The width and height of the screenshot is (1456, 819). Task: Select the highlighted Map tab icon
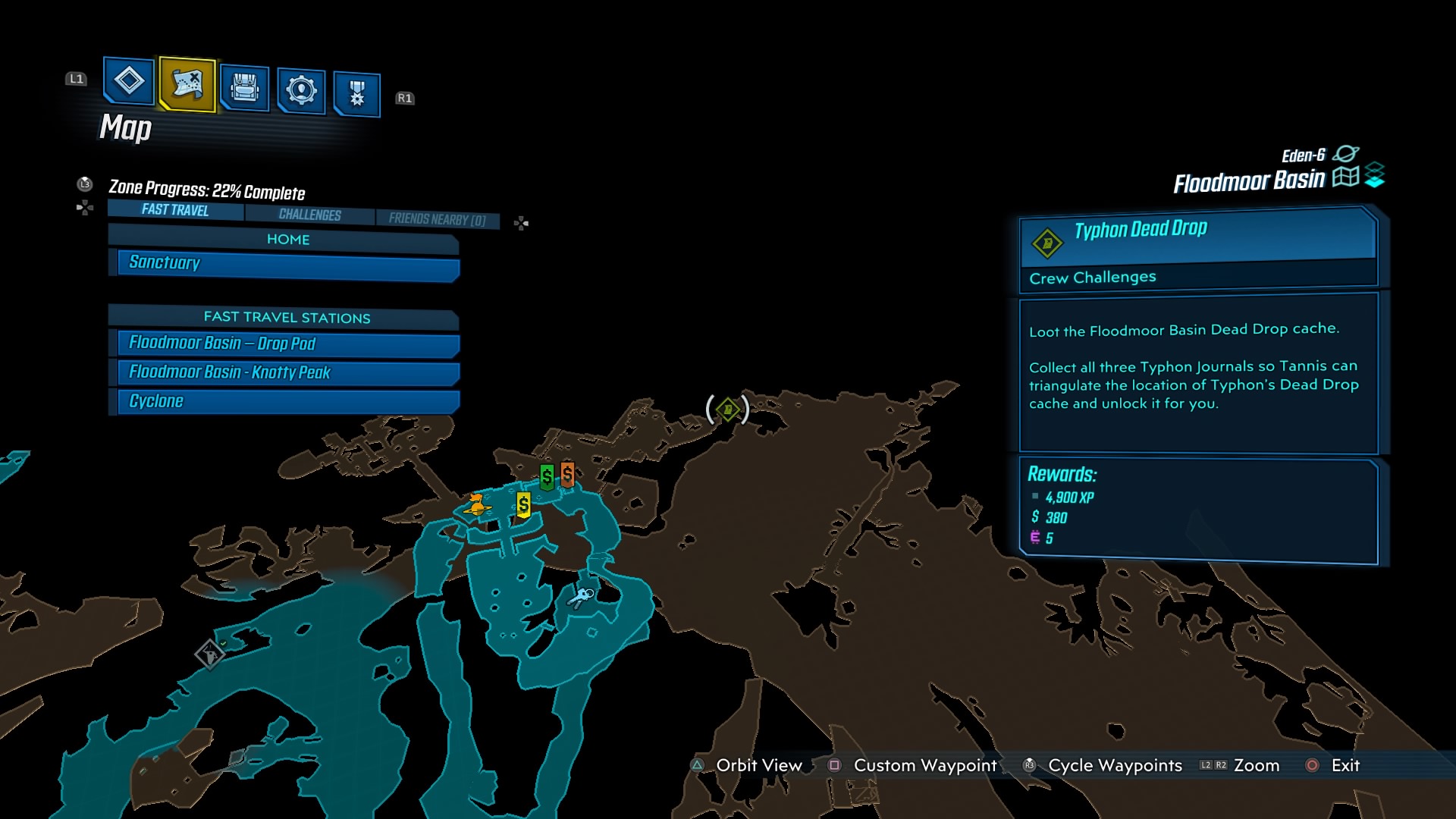click(187, 83)
